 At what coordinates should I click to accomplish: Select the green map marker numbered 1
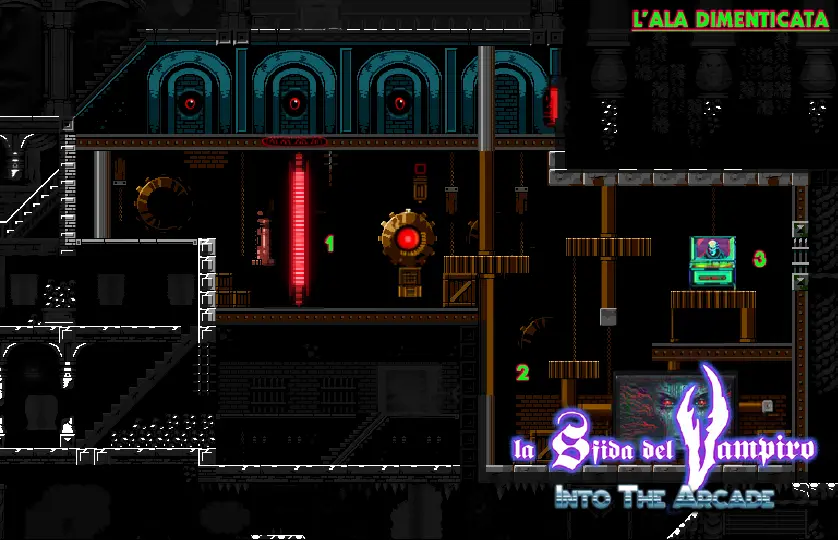[x=329, y=243]
